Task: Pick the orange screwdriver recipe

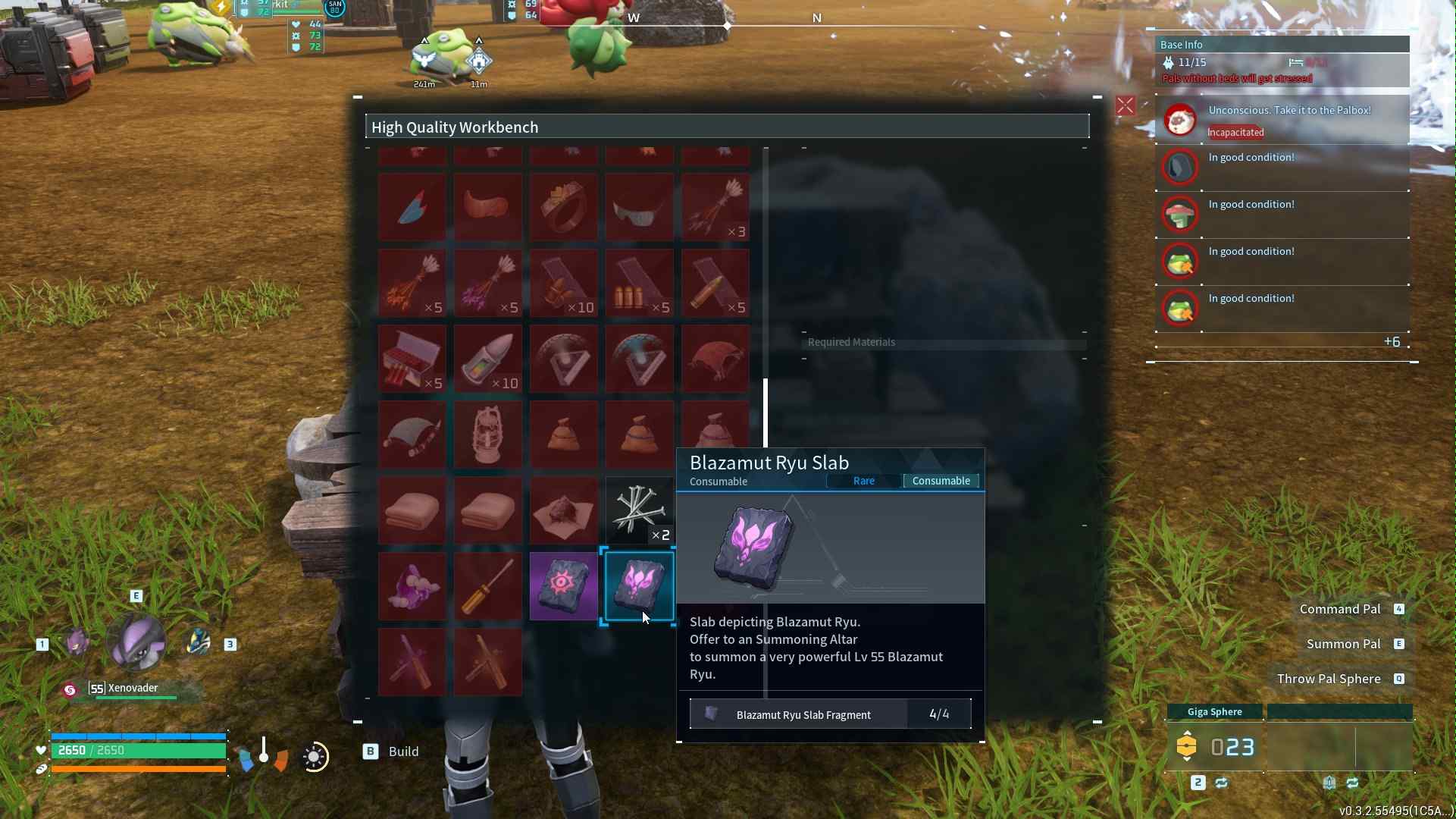Action: [x=487, y=586]
